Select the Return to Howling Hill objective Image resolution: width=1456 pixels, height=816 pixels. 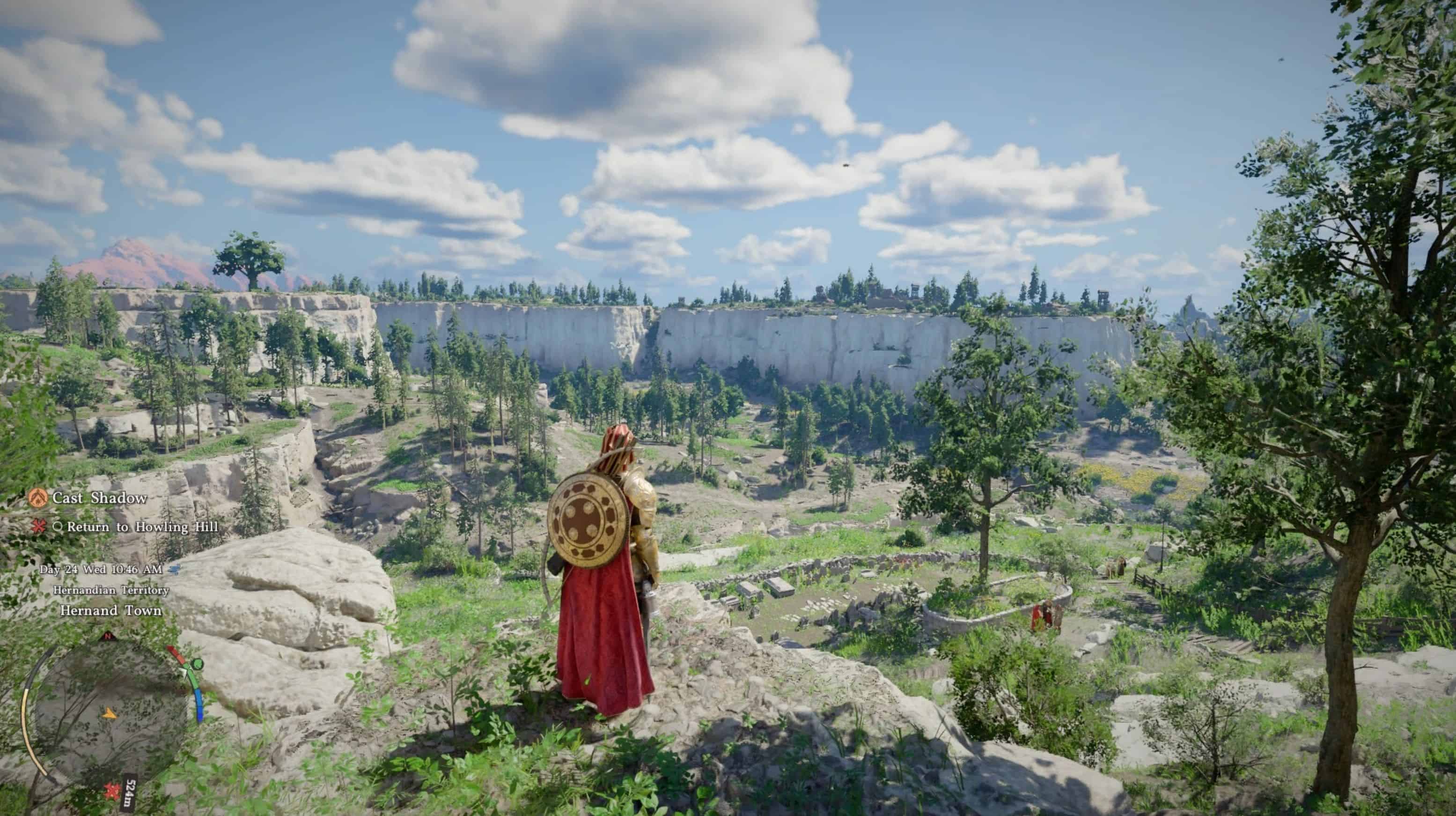coord(142,527)
